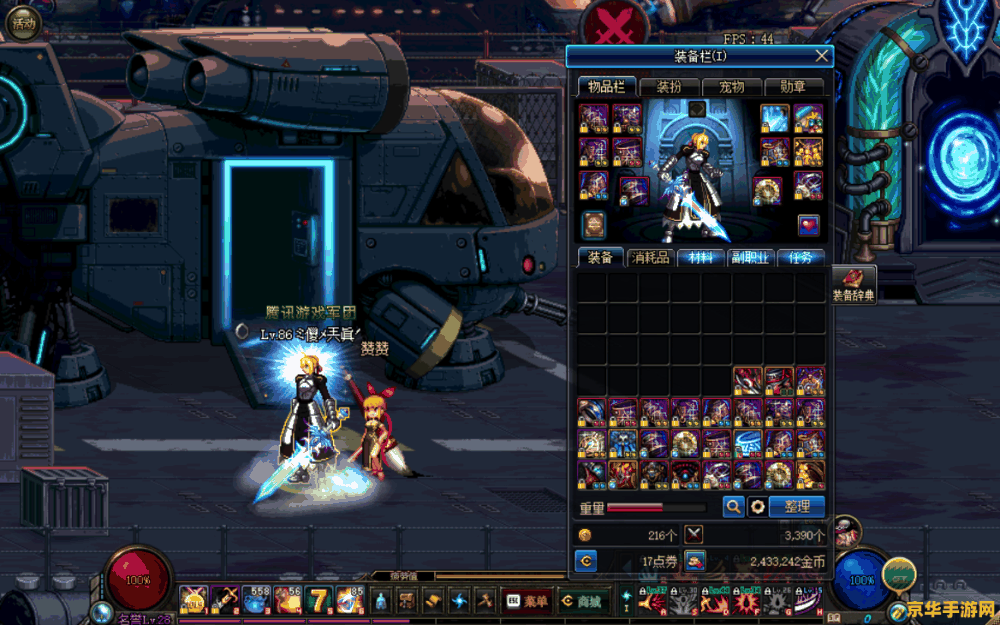Screen dimensions: 1000x625
Task: Show the 消耗品 item category
Action: click(650, 258)
